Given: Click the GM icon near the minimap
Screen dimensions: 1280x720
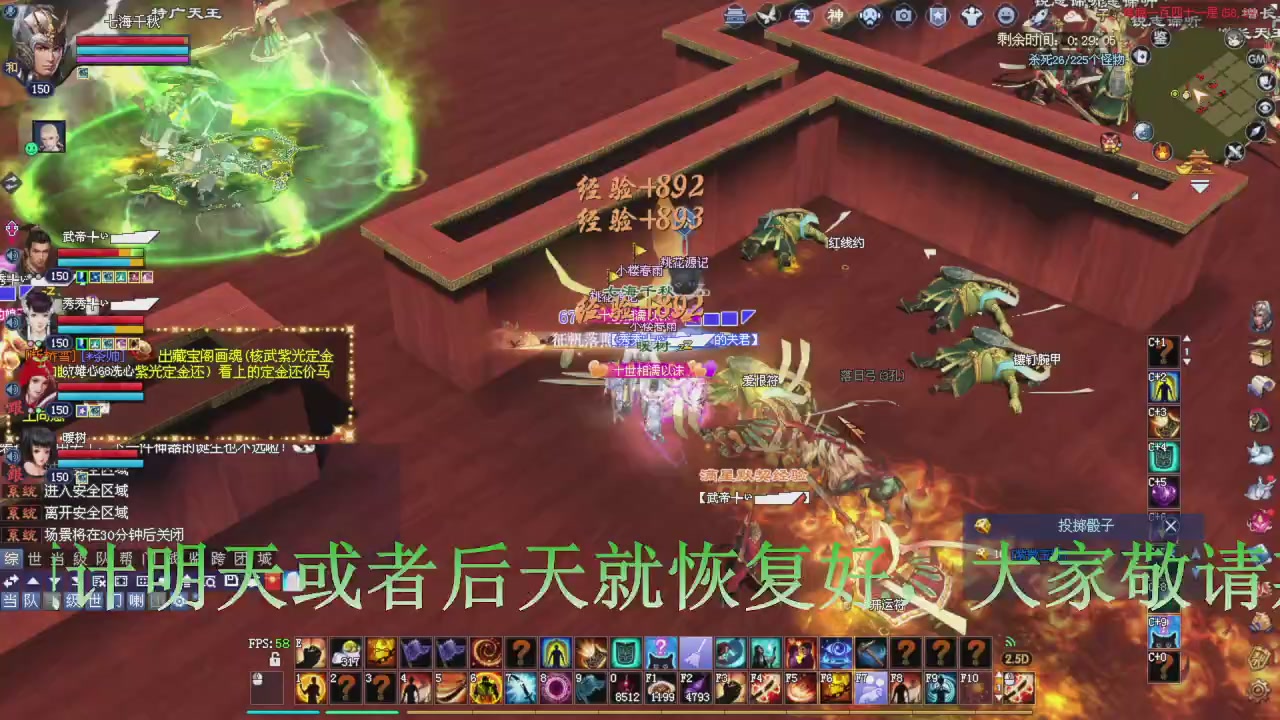Looking at the screenshot, I should [x=1256, y=59].
